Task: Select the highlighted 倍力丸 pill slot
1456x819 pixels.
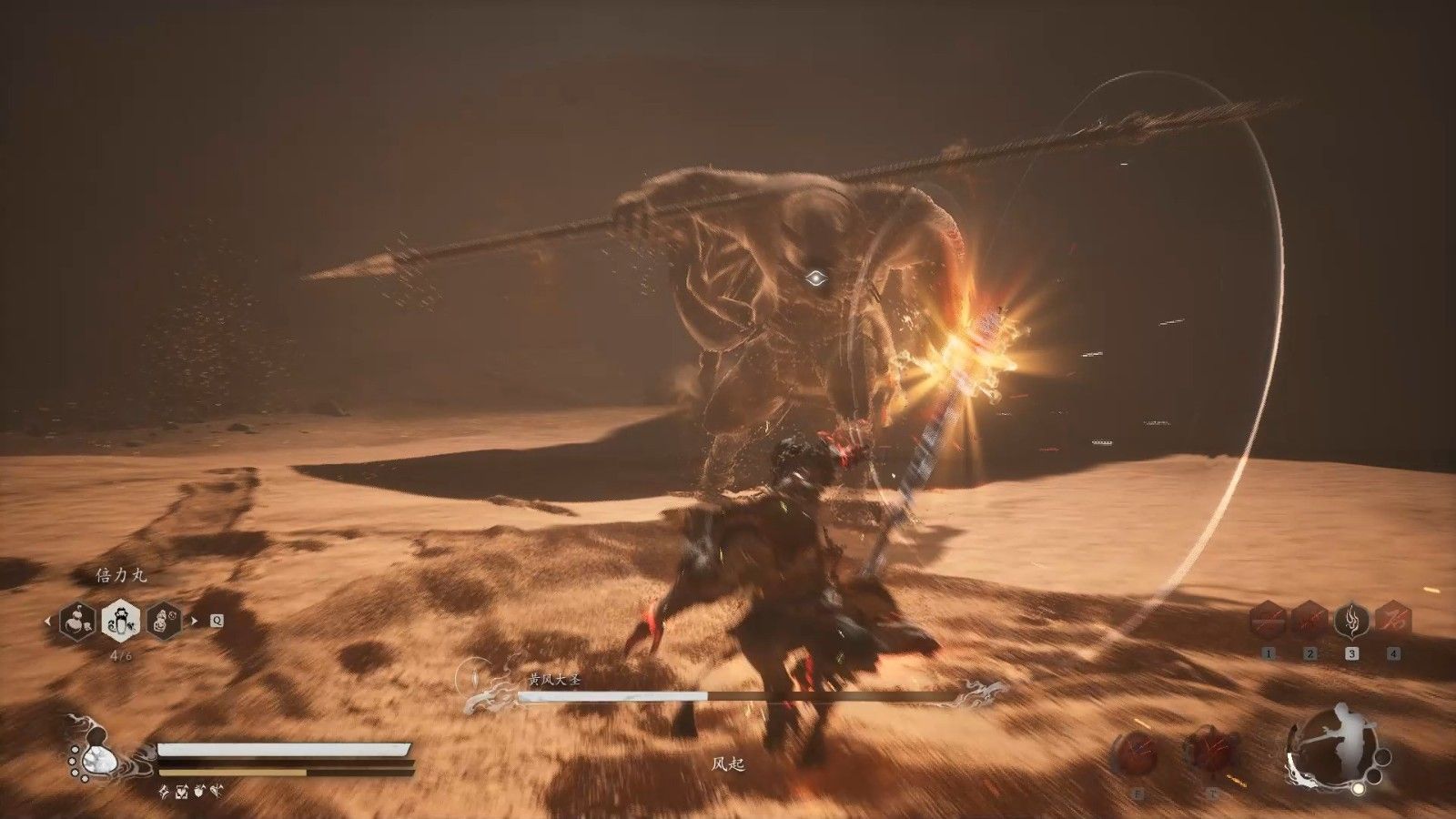Action: (x=120, y=622)
